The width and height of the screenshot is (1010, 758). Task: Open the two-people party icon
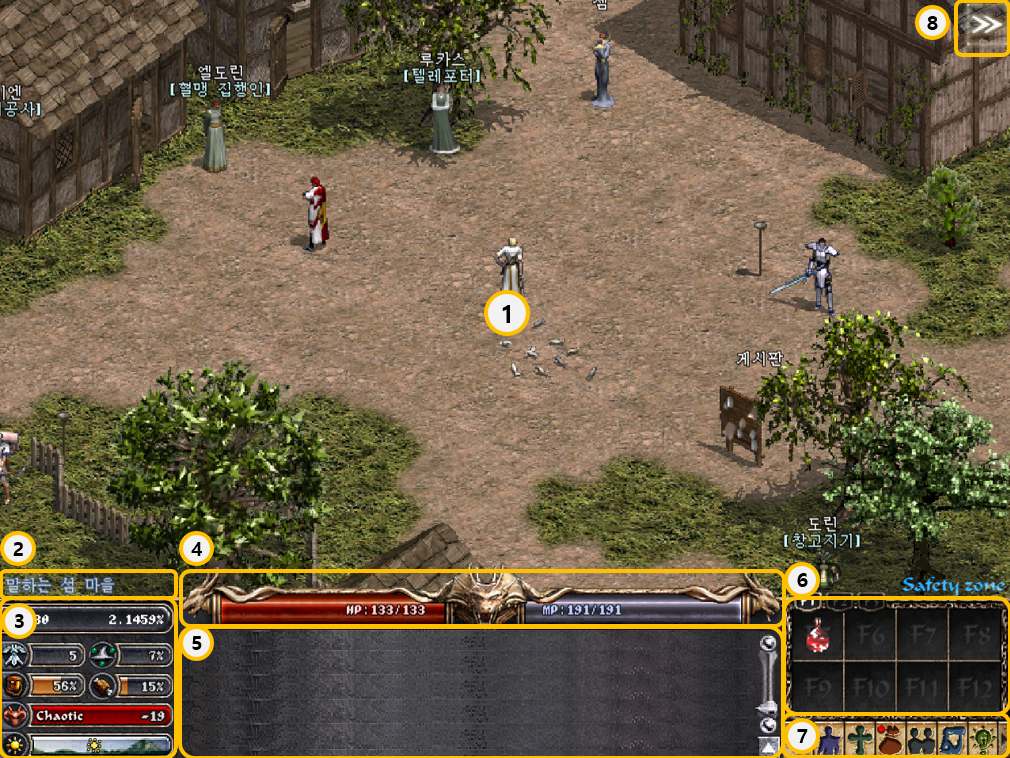click(x=920, y=740)
